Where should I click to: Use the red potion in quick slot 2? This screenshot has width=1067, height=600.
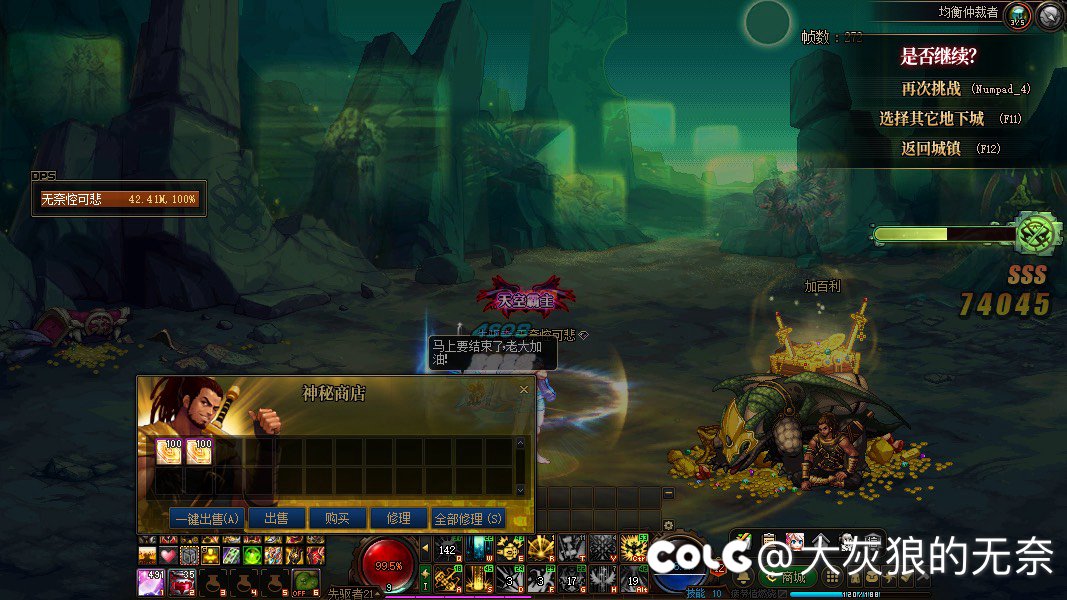182,582
